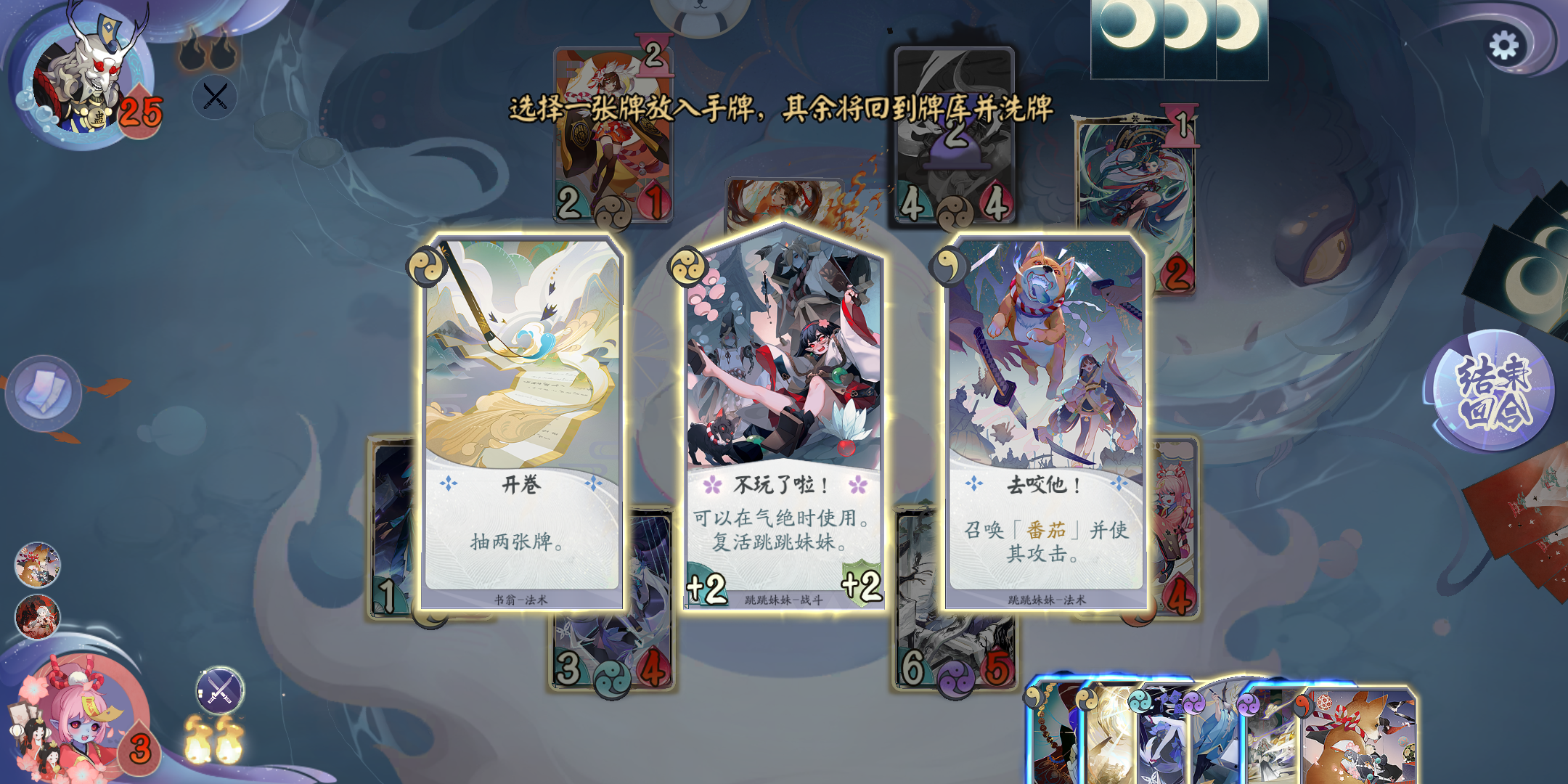View the shiba dog history circle on left

(40, 563)
